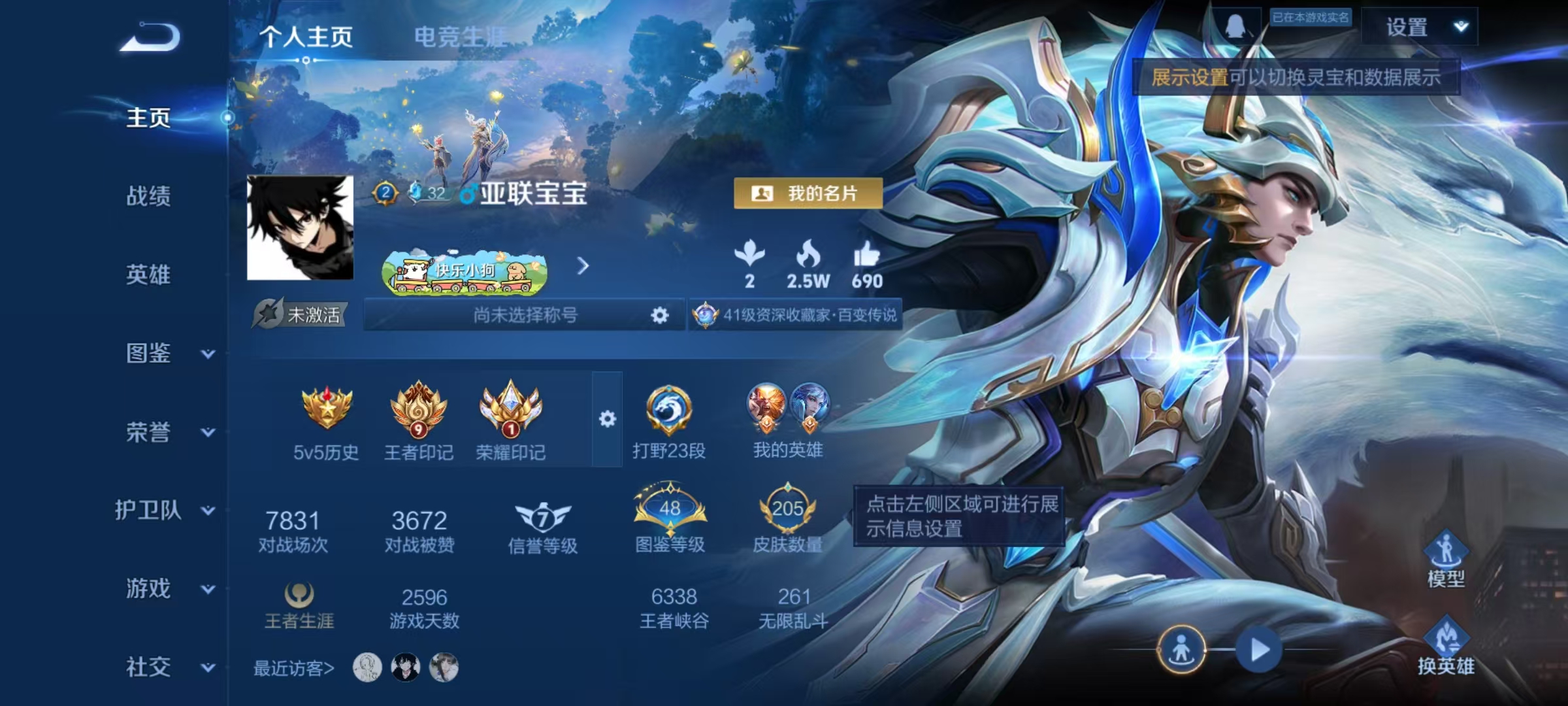Open the 最近访客 recent visitors link
1568x706 pixels.
(294, 667)
